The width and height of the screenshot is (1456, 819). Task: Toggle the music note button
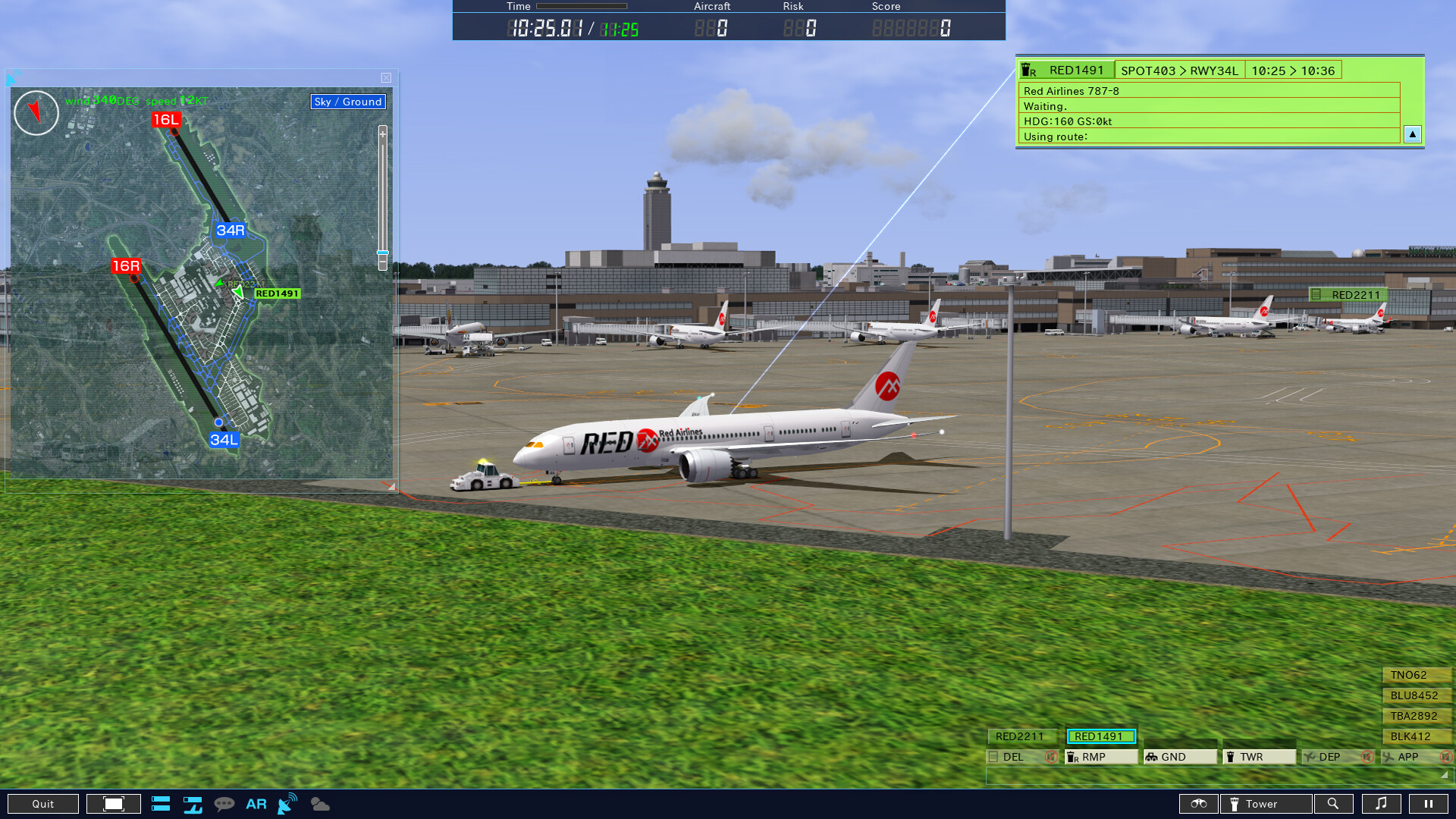(x=1381, y=804)
